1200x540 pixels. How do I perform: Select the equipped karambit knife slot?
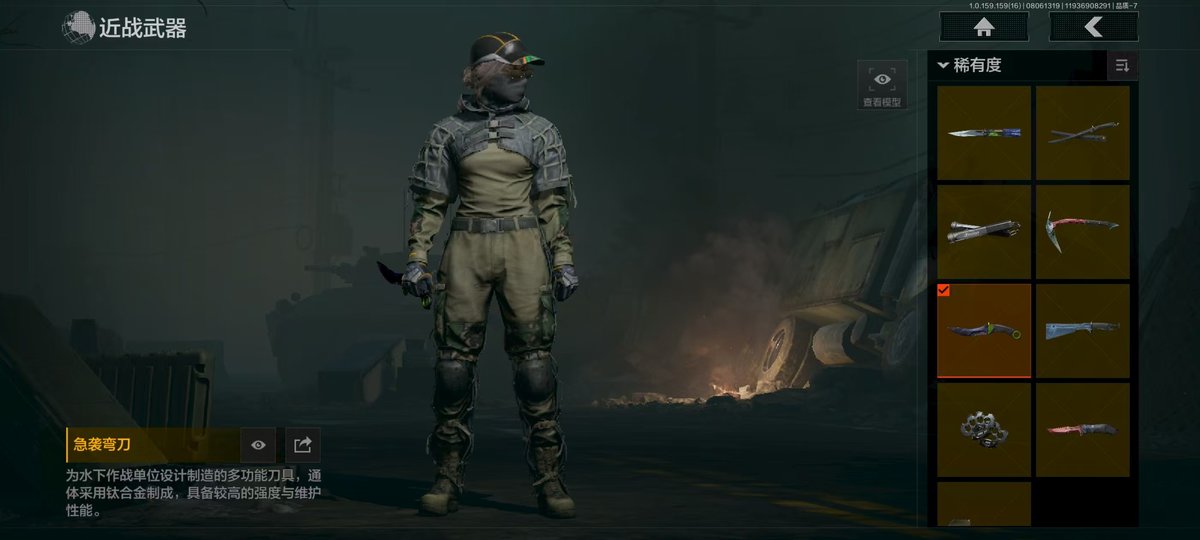coord(984,330)
